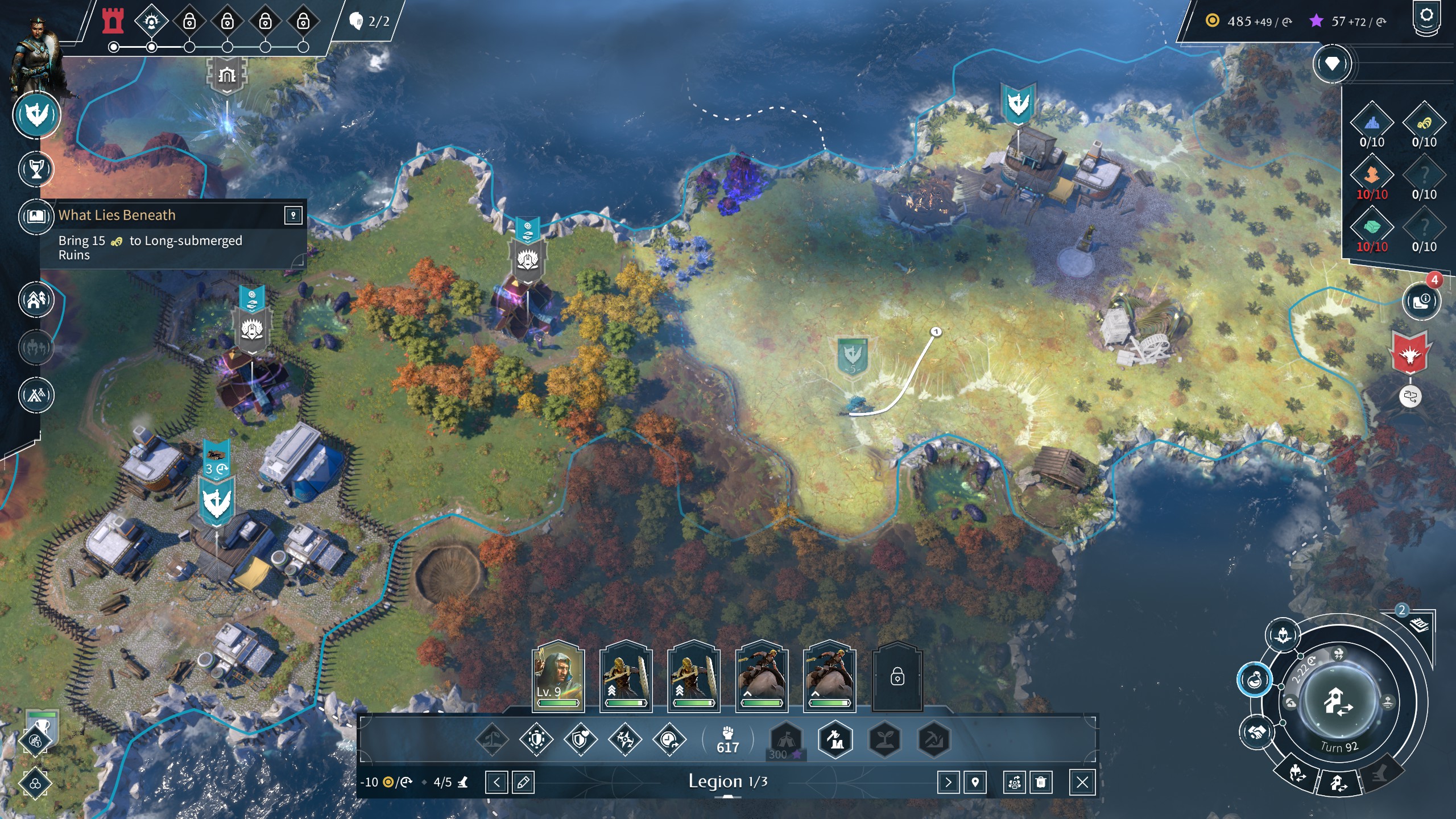Image resolution: width=1456 pixels, height=819 pixels.
Task: Open the quest journal book icon
Action: (x=36, y=216)
